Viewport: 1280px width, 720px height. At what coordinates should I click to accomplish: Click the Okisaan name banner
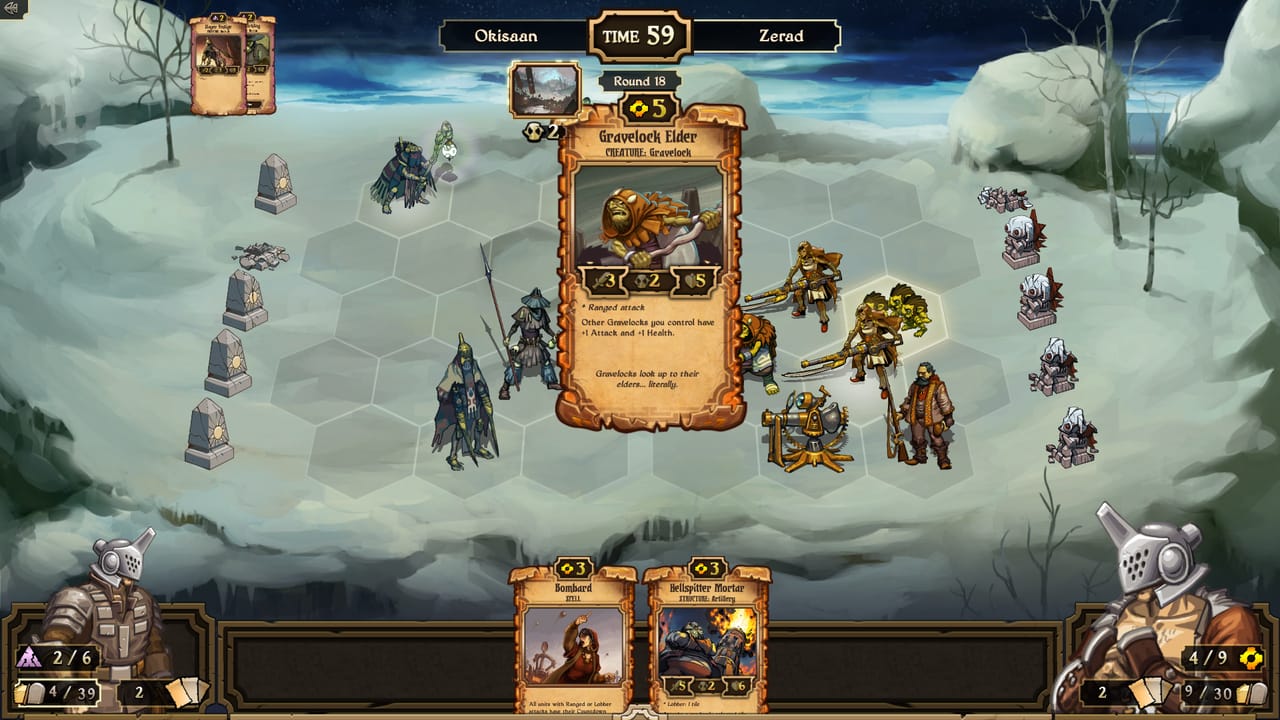coord(505,36)
